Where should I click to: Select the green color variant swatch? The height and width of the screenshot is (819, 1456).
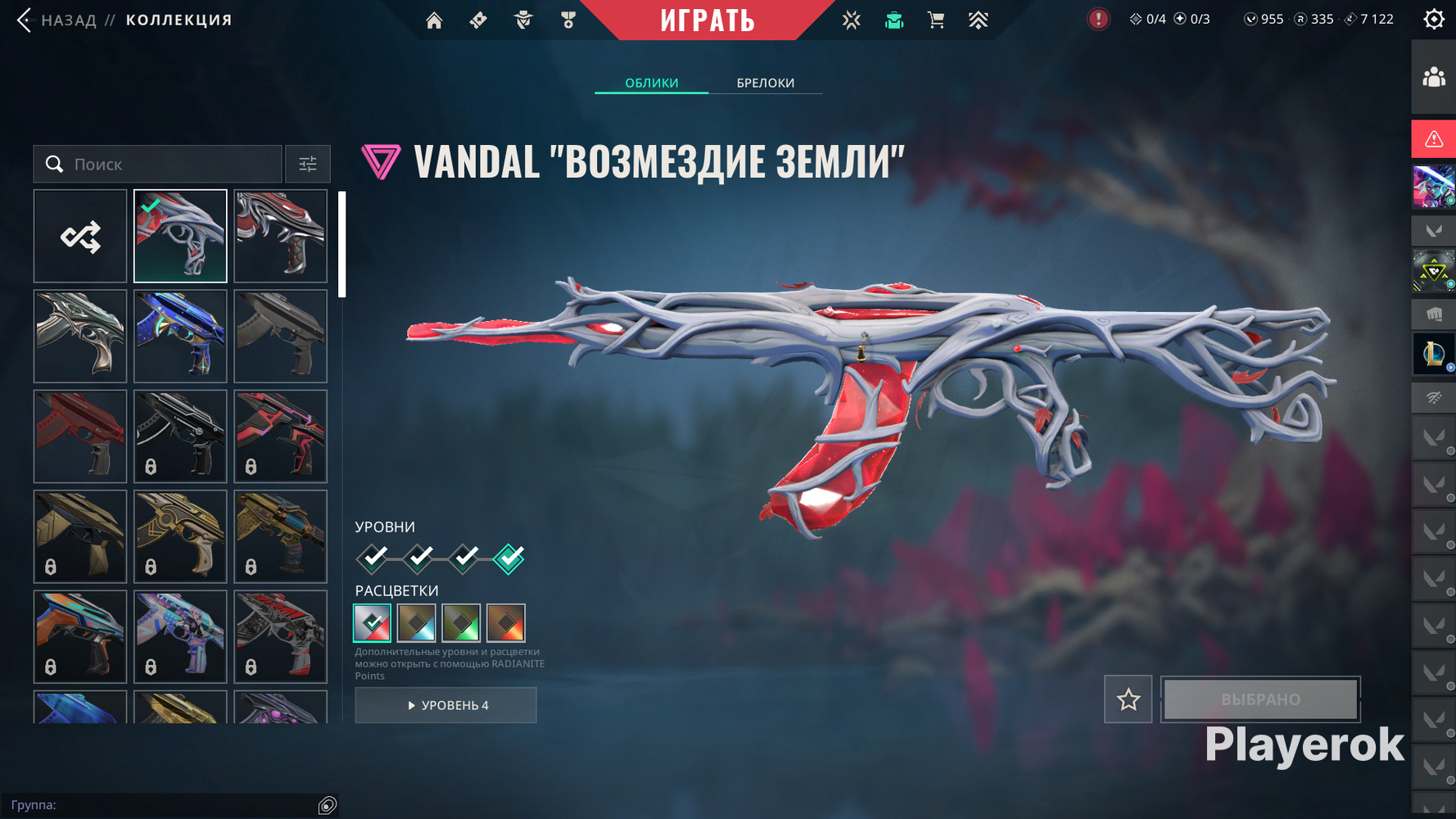[461, 623]
